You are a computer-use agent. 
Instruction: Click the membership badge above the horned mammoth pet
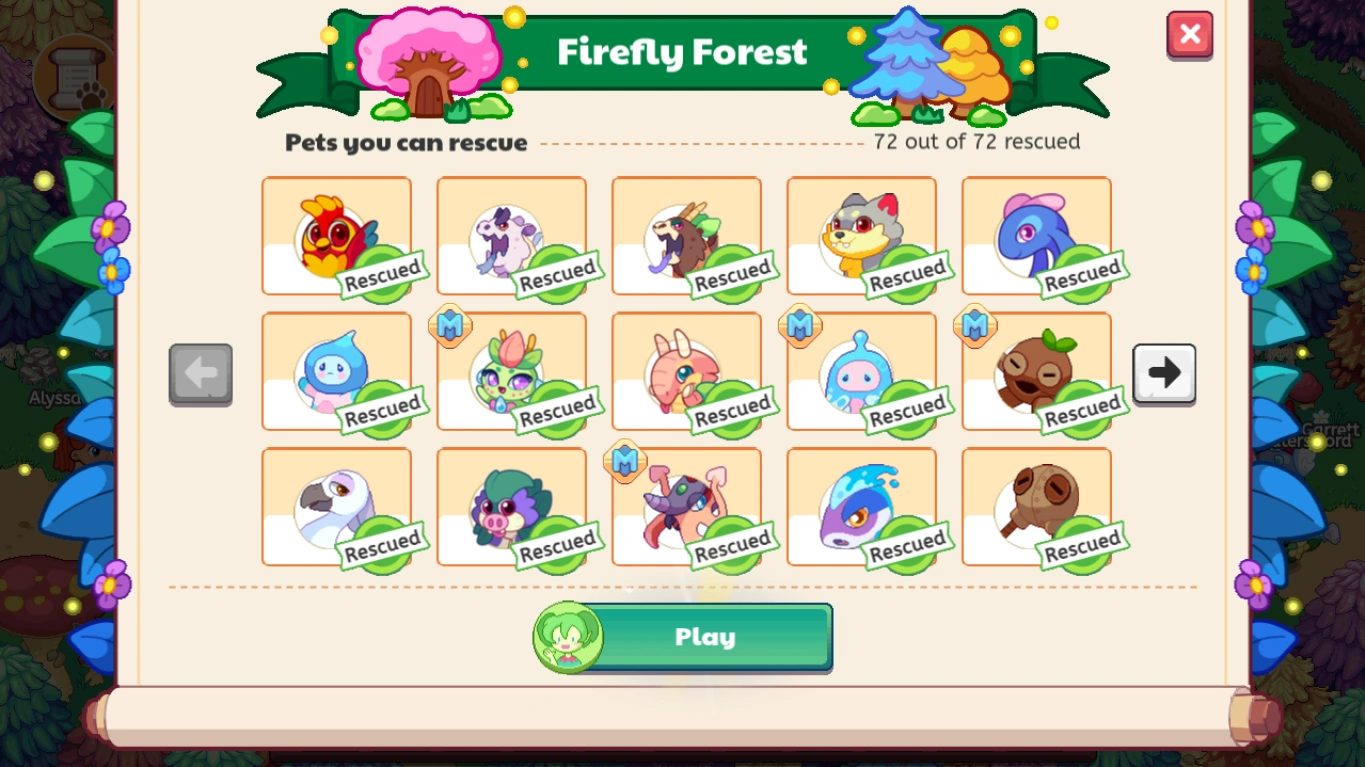coord(625,462)
